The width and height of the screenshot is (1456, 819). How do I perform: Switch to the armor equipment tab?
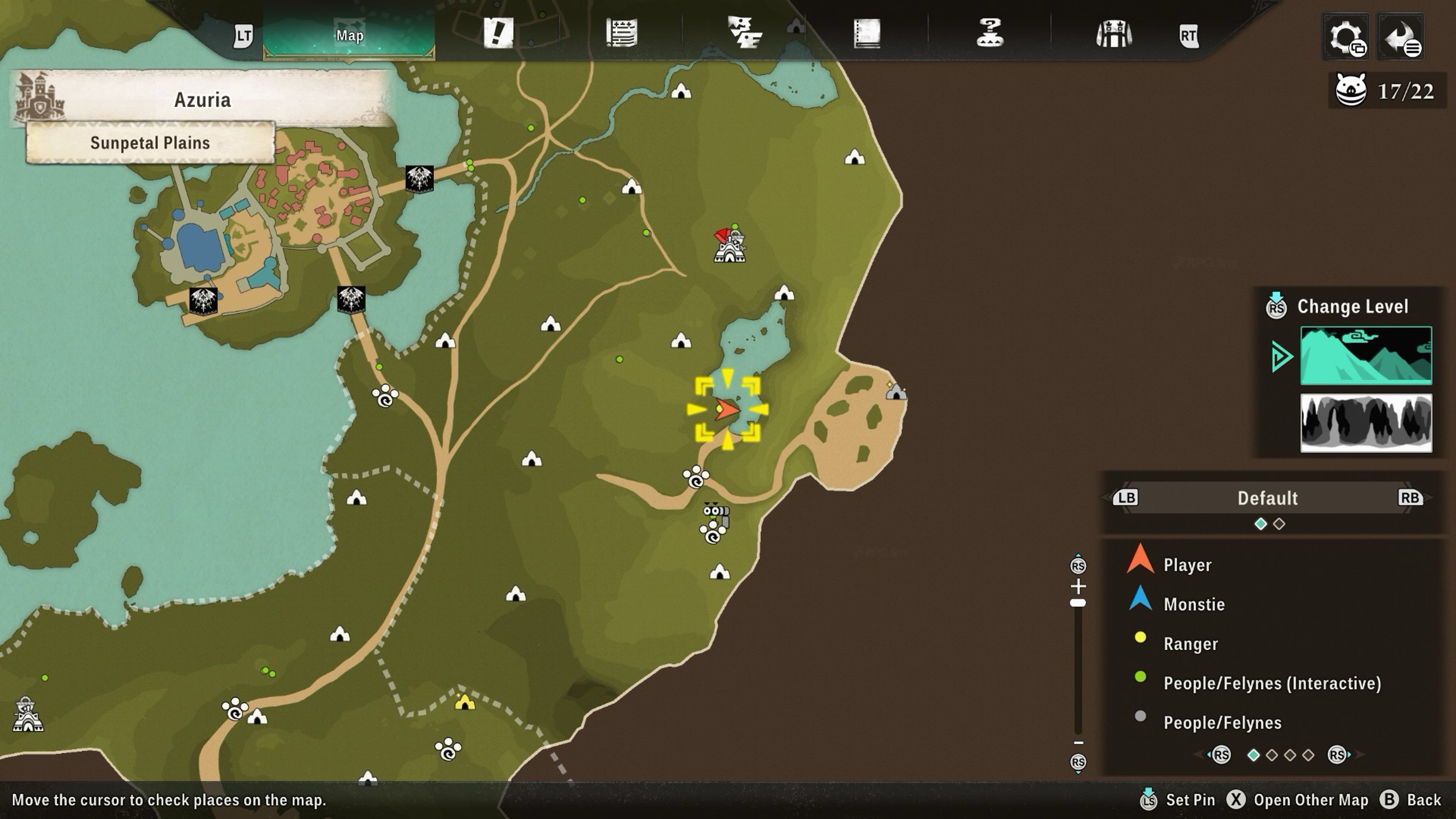(1113, 34)
